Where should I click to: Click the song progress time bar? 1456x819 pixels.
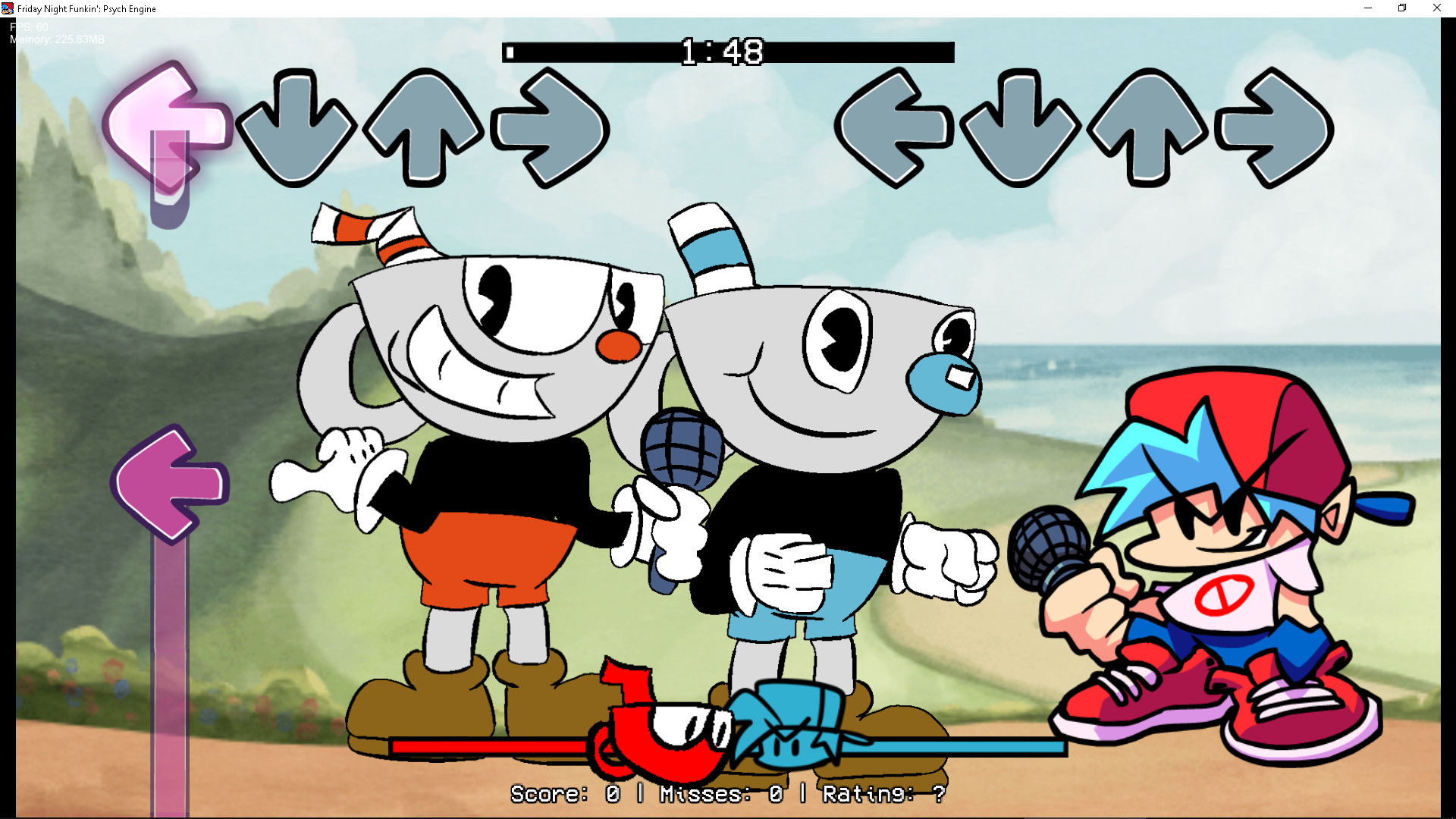[726, 53]
